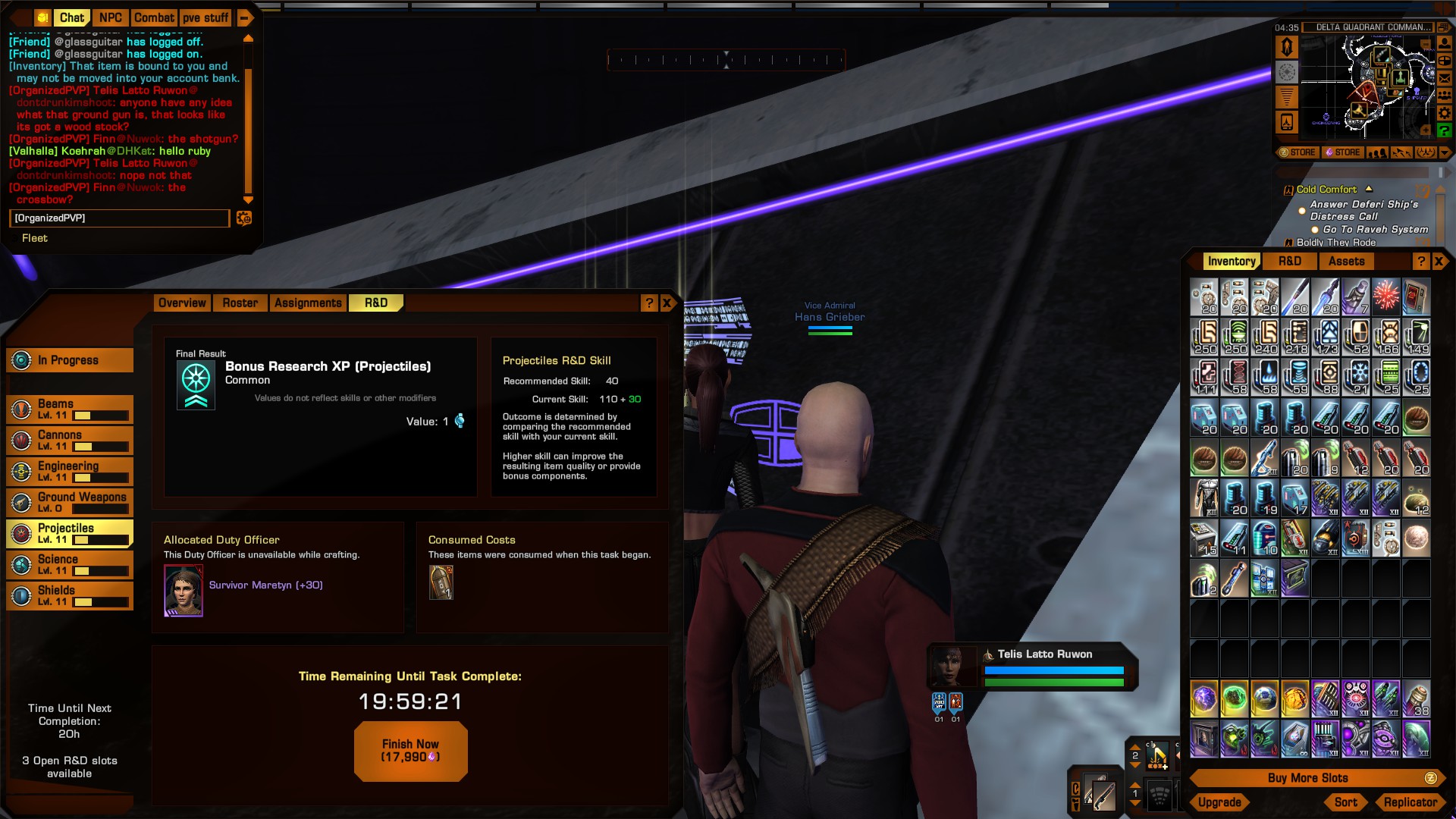Switch chat to the Combat tab

[x=155, y=17]
